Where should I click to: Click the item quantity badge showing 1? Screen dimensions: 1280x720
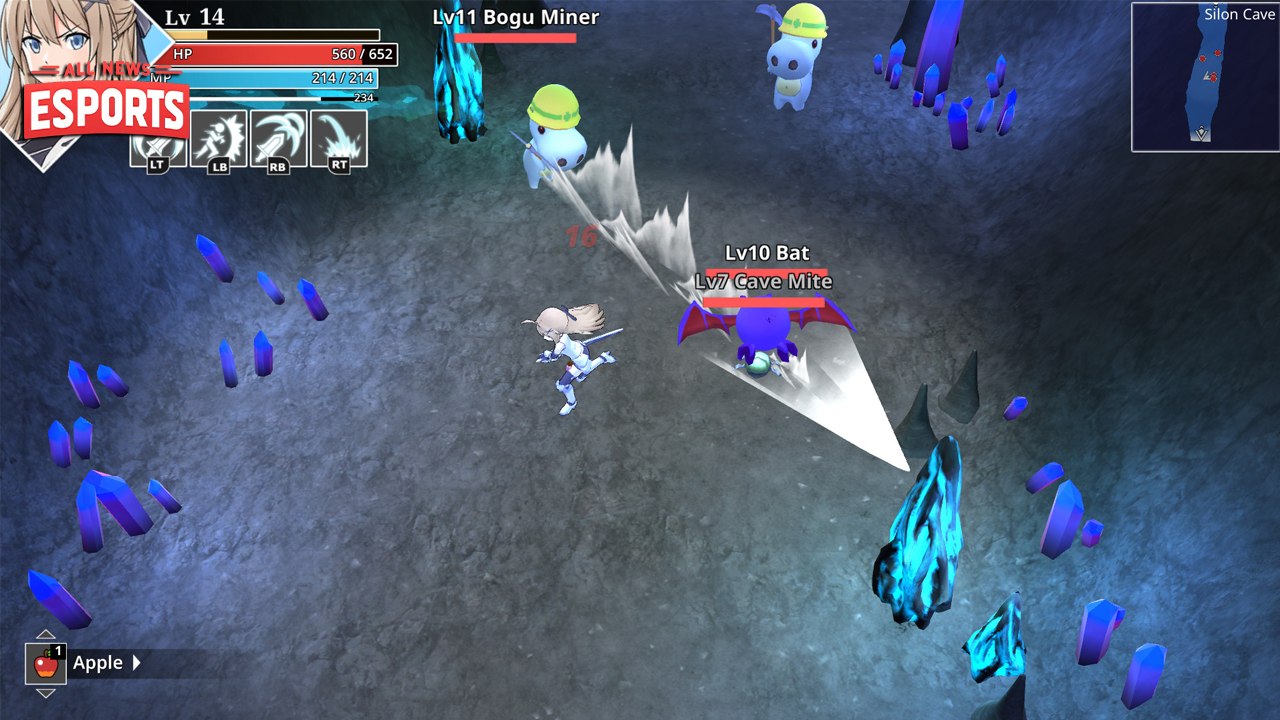(x=58, y=650)
